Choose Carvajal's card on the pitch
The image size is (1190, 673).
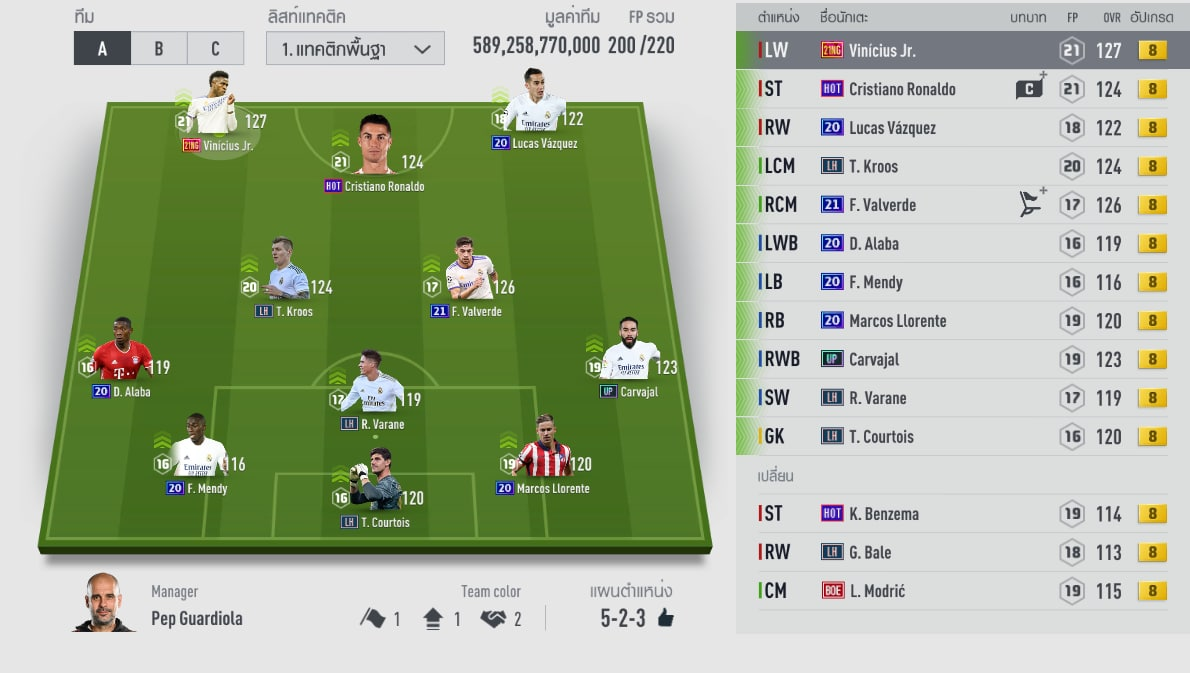click(x=630, y=362)
